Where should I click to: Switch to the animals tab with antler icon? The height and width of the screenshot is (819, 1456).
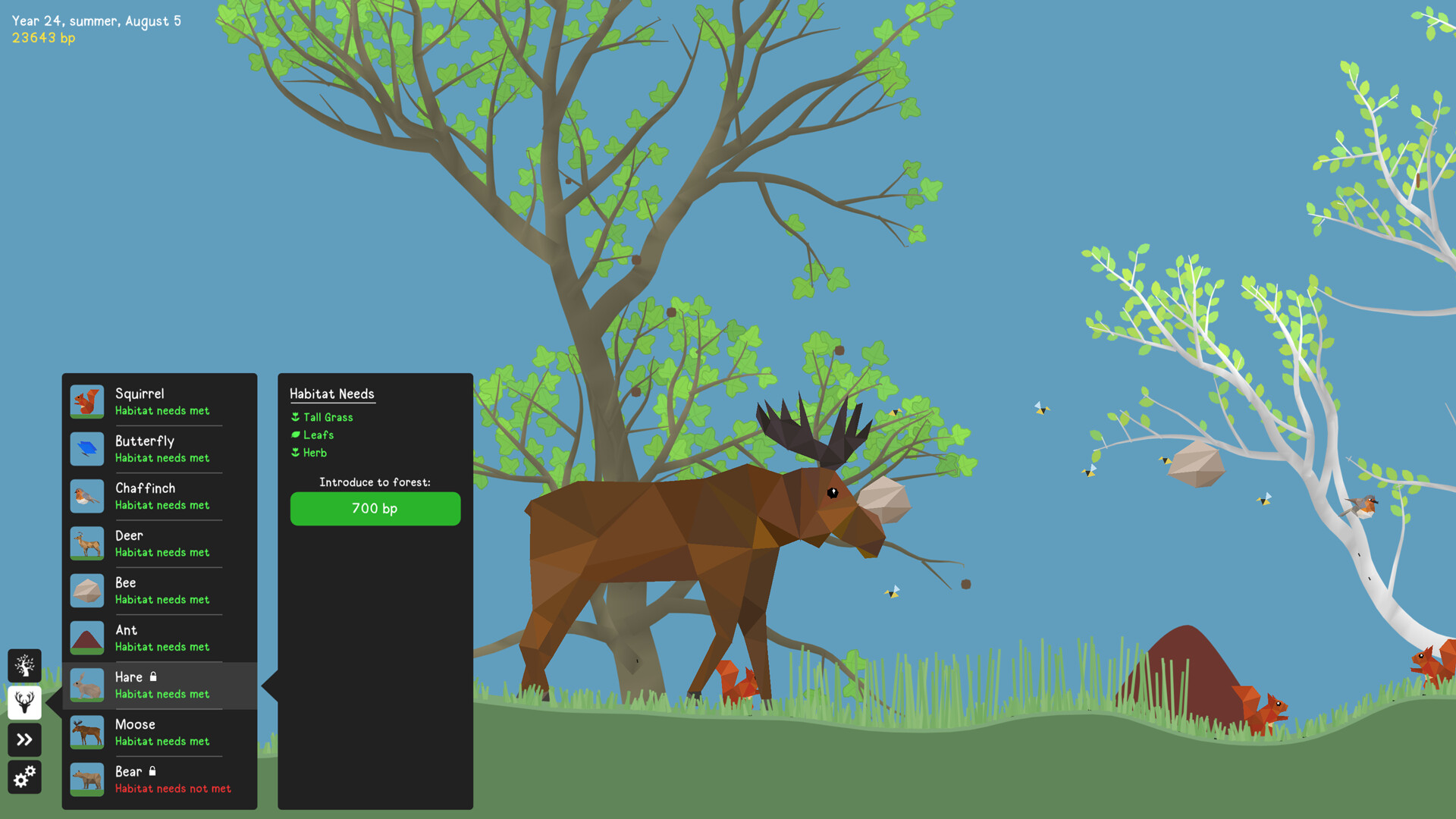point(24,702)
